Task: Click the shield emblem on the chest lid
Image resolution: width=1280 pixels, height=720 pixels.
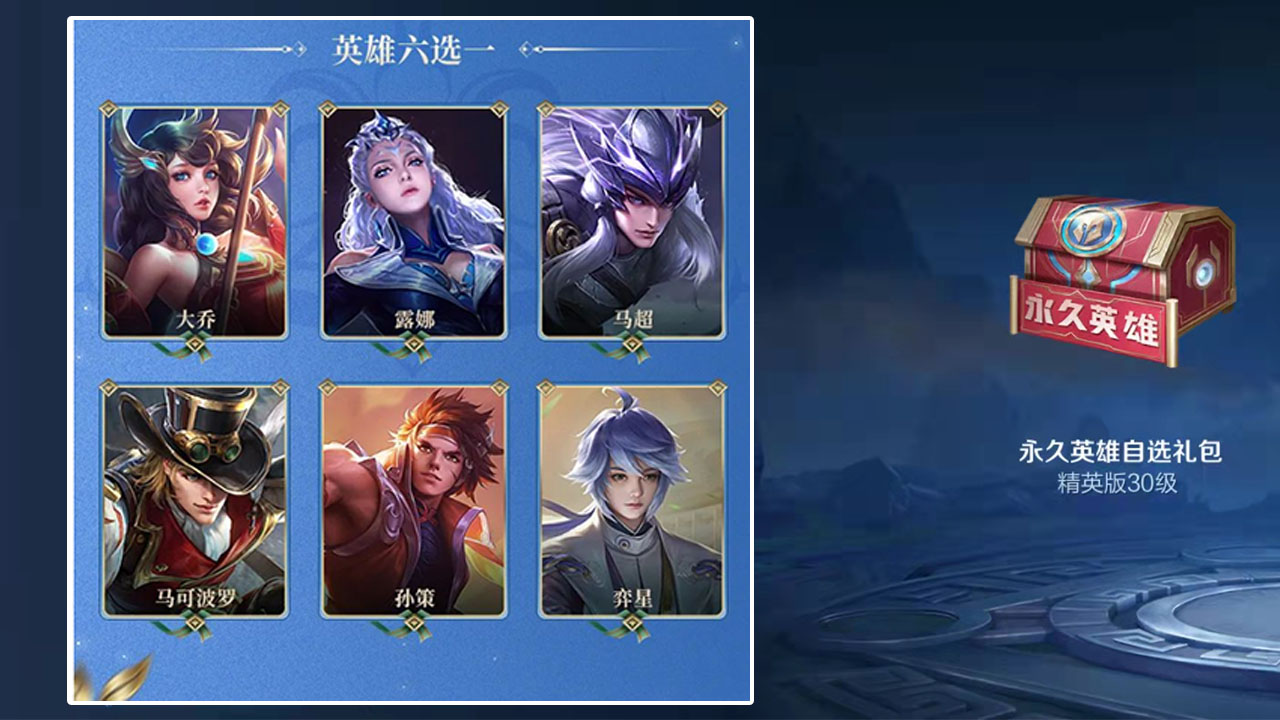Action: point(1094,235)
